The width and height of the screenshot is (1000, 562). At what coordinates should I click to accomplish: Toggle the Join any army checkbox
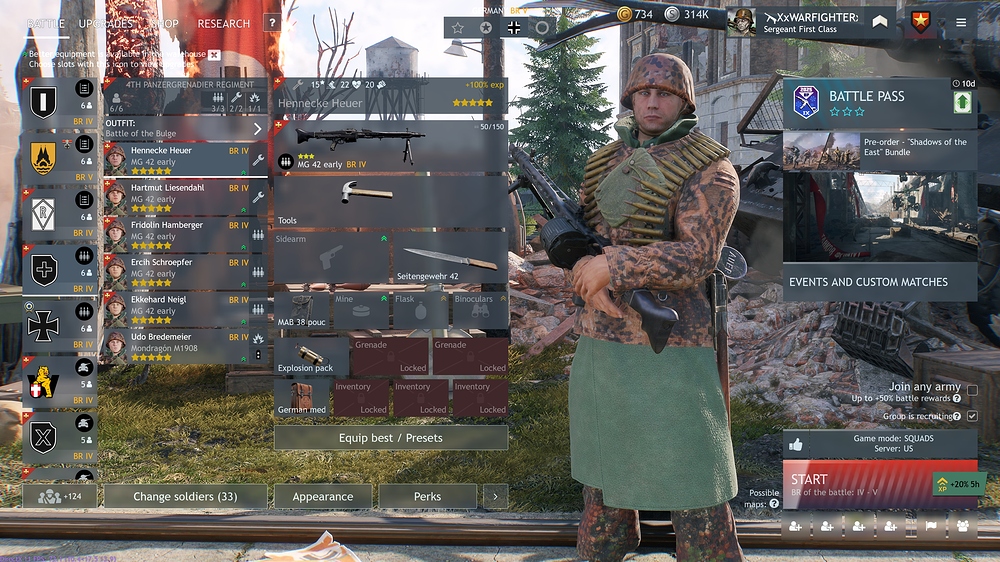tap(972, 388)
